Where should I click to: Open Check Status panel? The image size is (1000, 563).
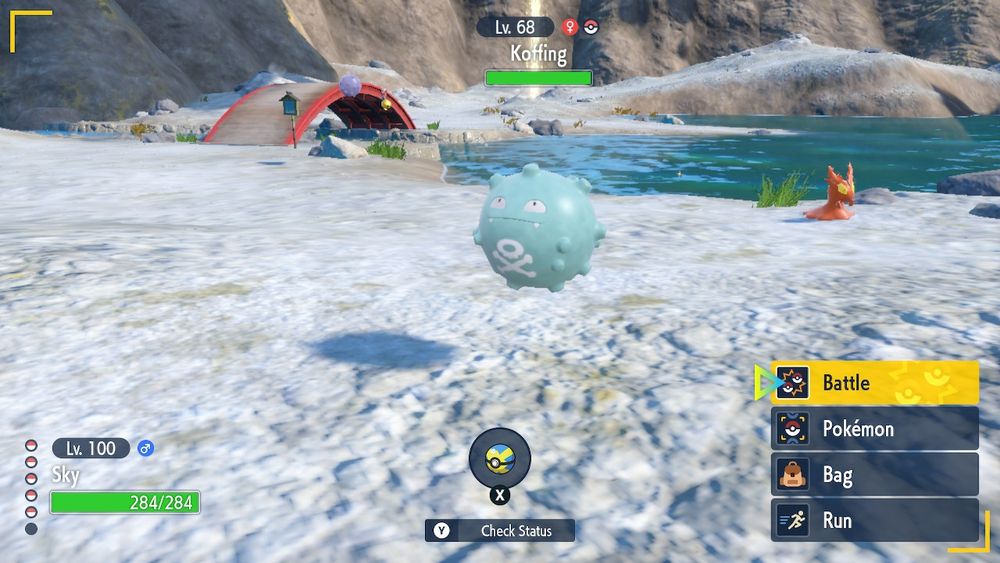tap(500, 530)
